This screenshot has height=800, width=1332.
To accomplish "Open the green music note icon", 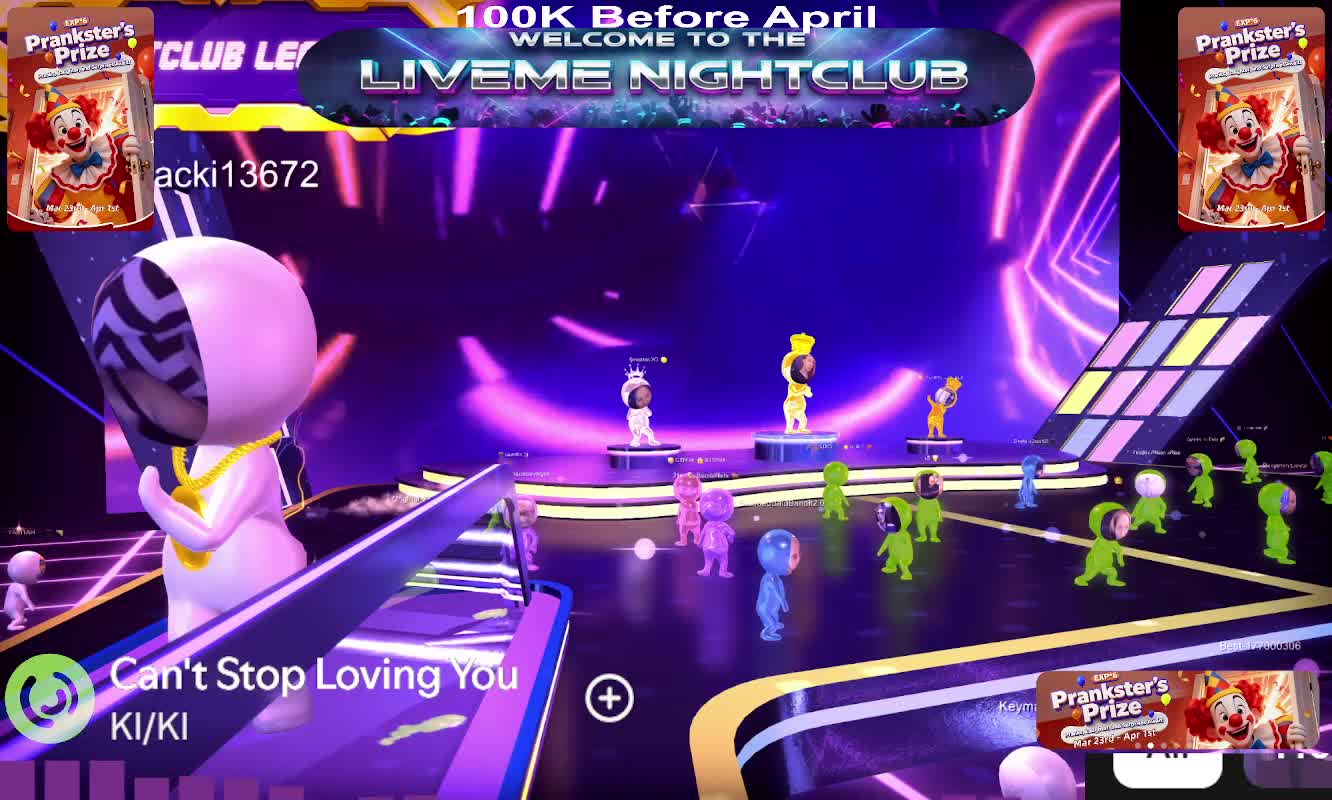I will point(49,698).
